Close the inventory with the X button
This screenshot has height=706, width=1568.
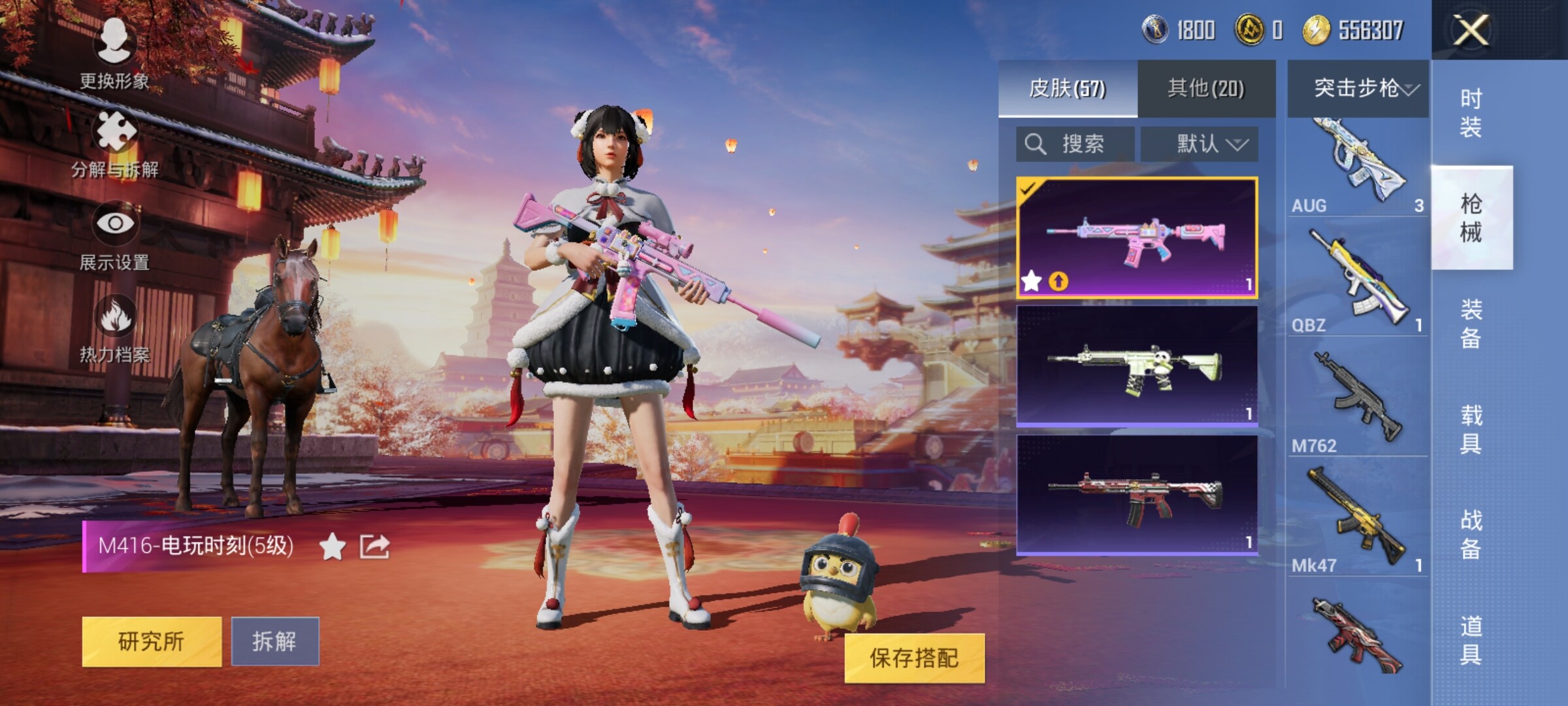point(1471,30)
